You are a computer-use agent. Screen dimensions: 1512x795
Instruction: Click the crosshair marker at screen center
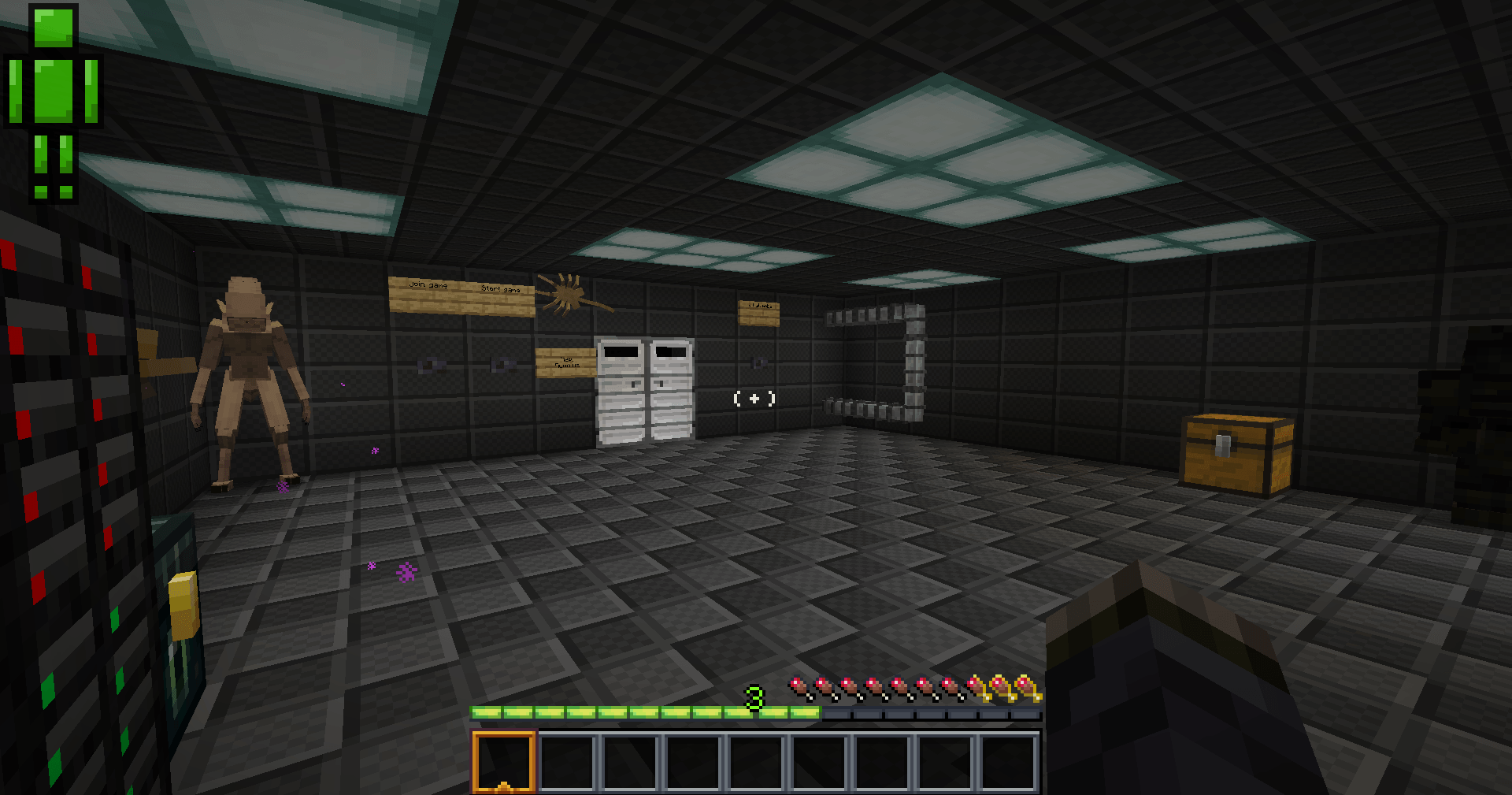click(754, 398)
